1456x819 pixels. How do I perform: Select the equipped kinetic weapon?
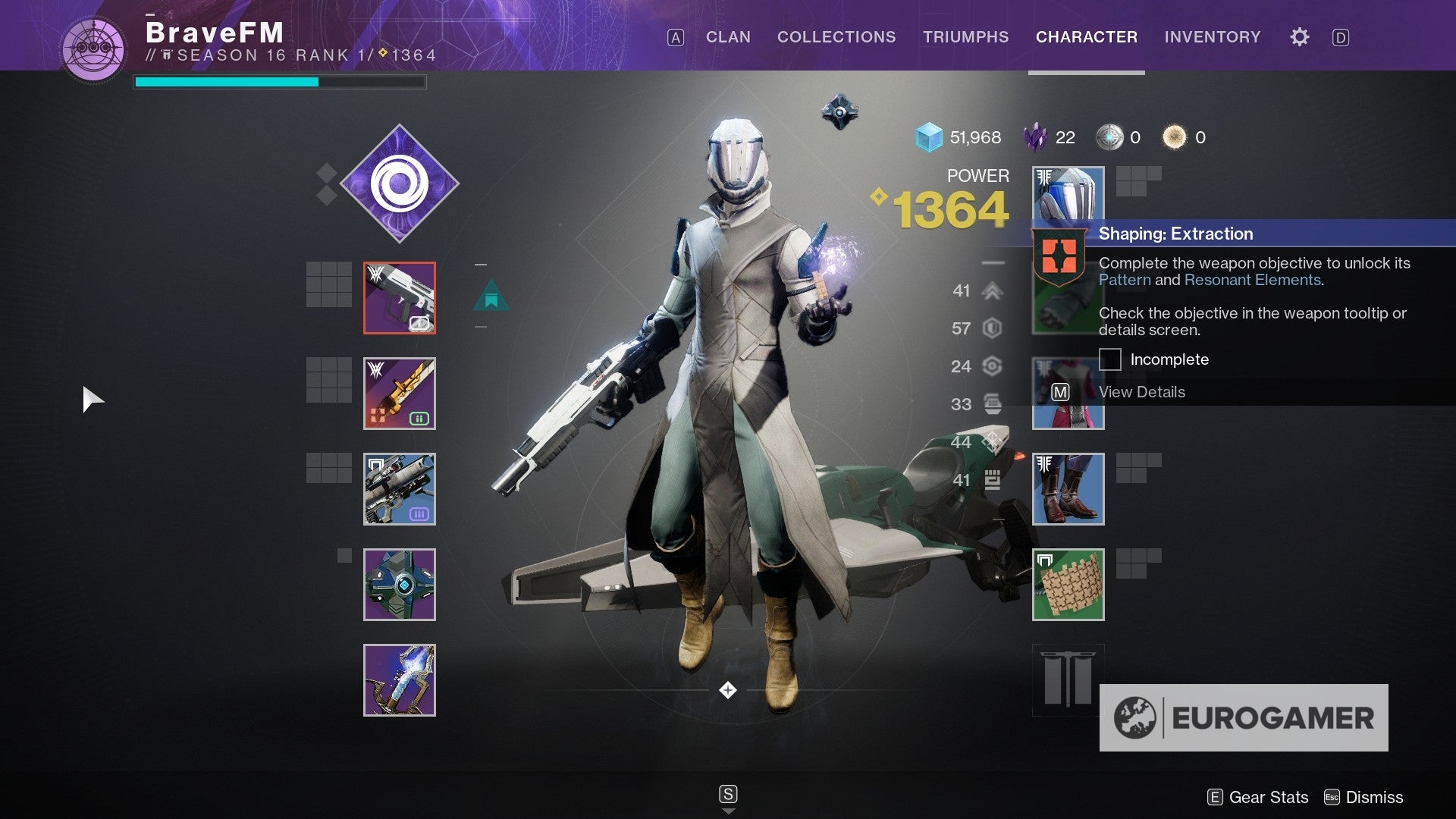click(400, 298)
